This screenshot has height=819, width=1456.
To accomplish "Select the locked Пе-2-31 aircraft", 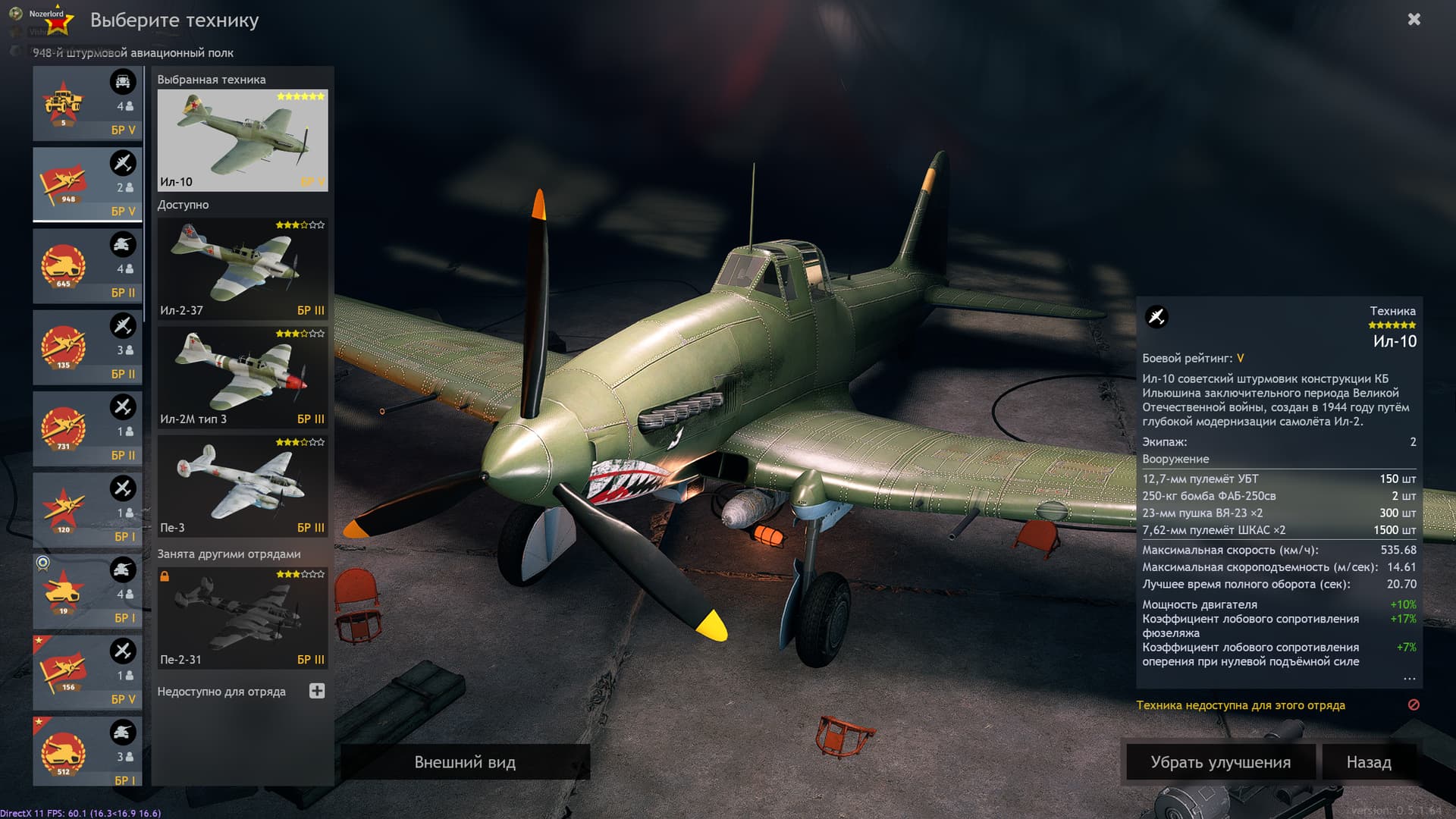I will pos(242,617).
